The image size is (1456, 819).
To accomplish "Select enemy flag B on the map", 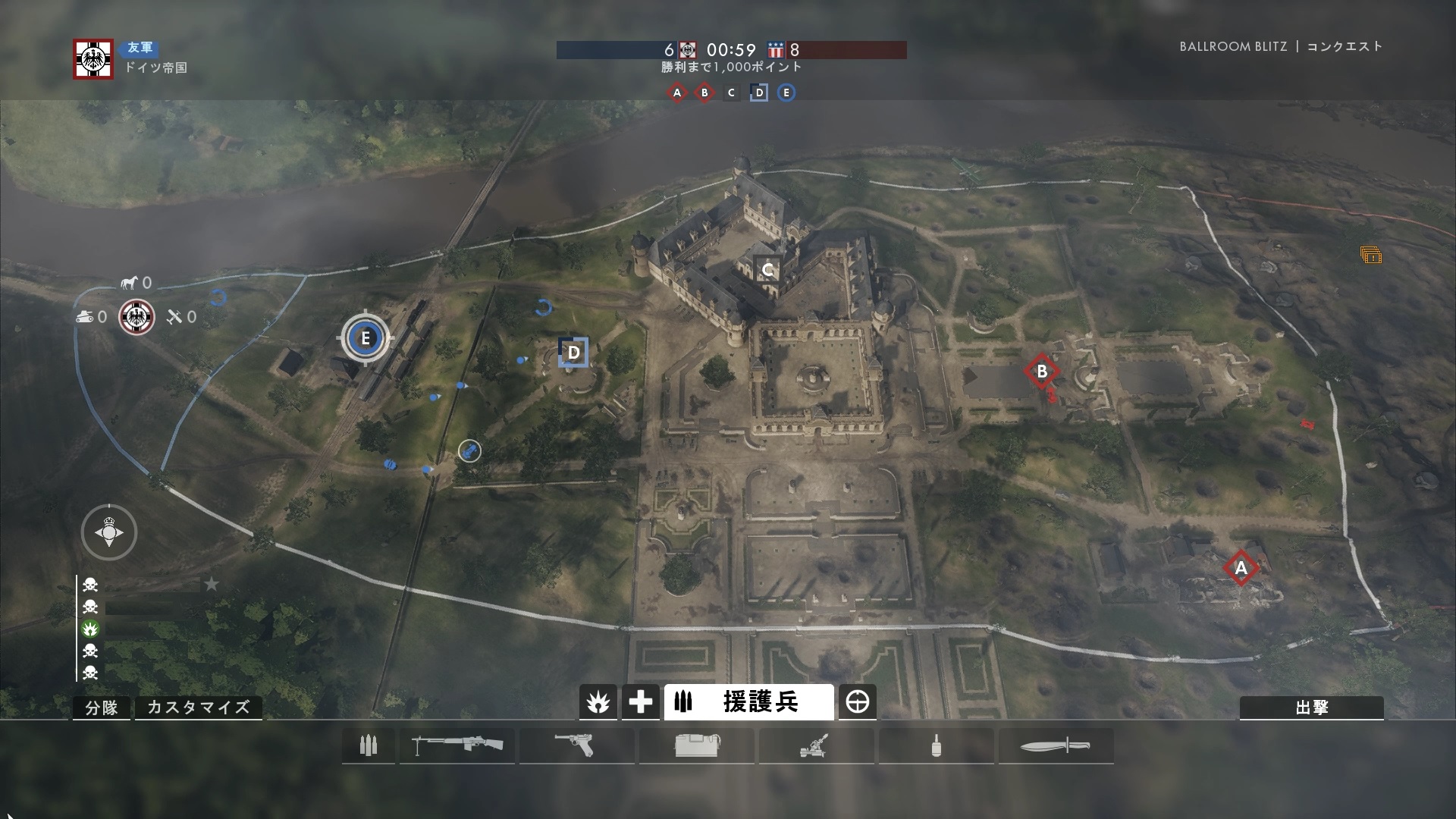I will click(x=1041, y=372).
